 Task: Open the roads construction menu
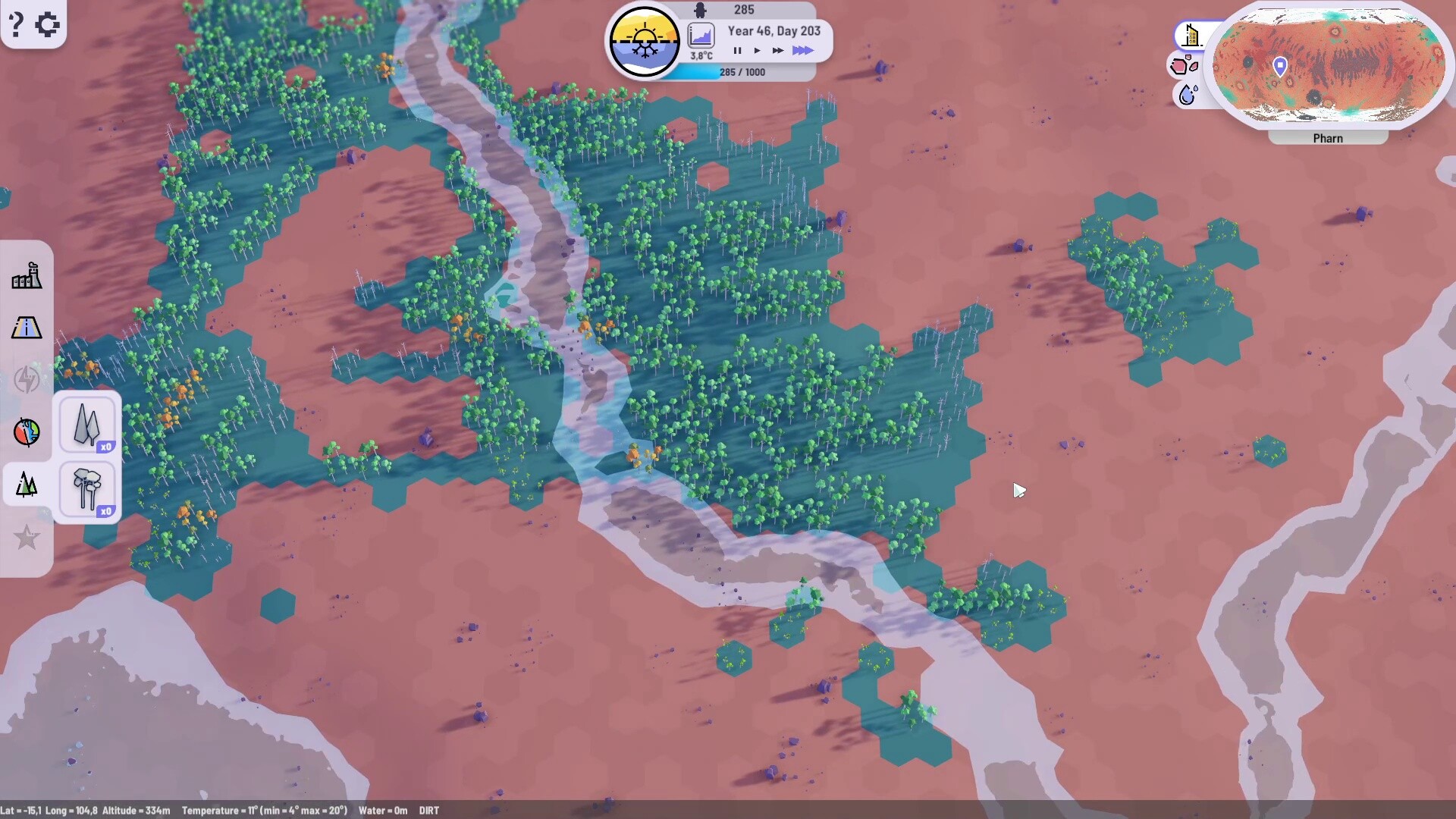point(27,328)
